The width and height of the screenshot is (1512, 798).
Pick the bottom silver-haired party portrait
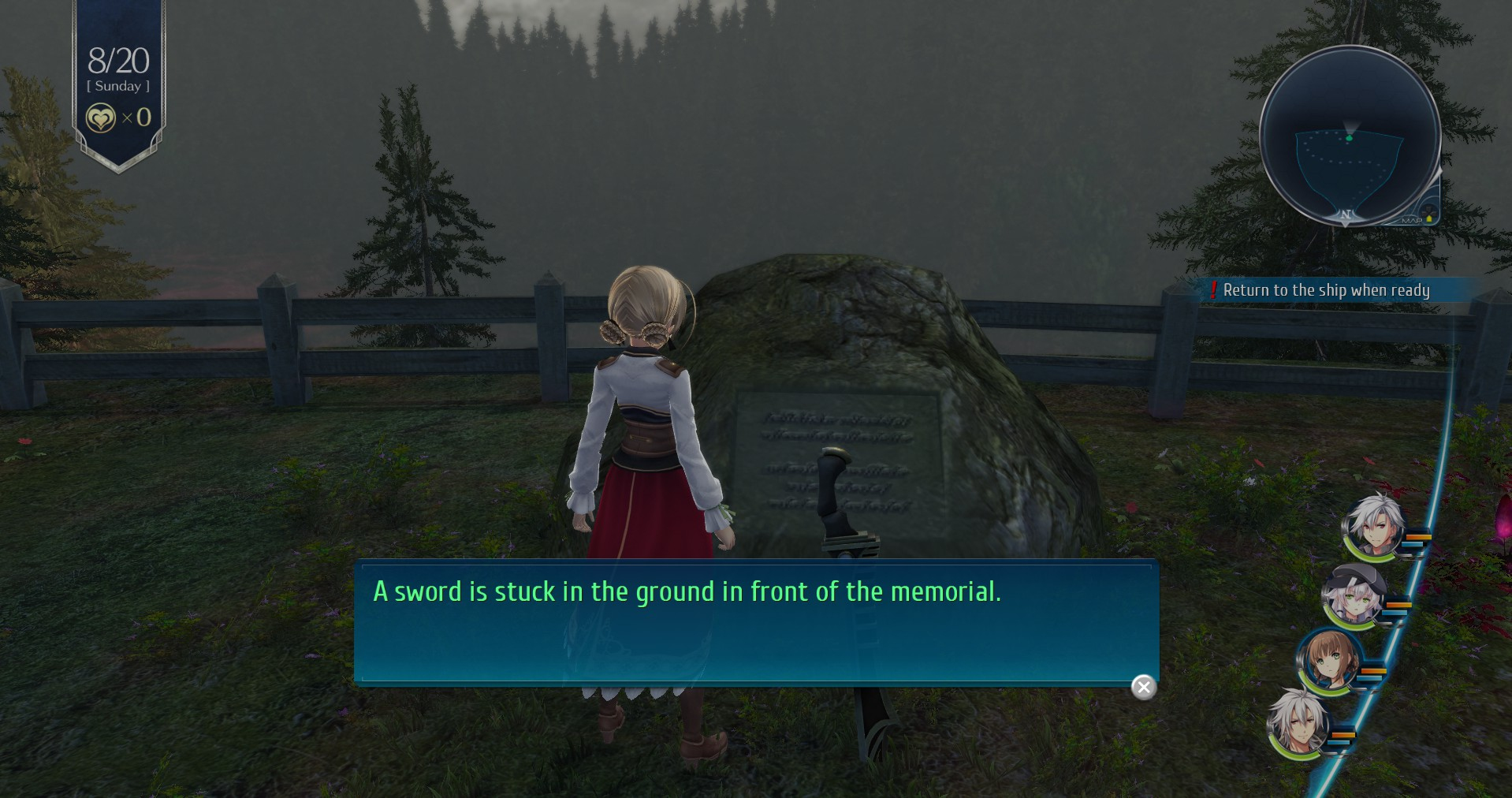click(x=1299, y=725)
